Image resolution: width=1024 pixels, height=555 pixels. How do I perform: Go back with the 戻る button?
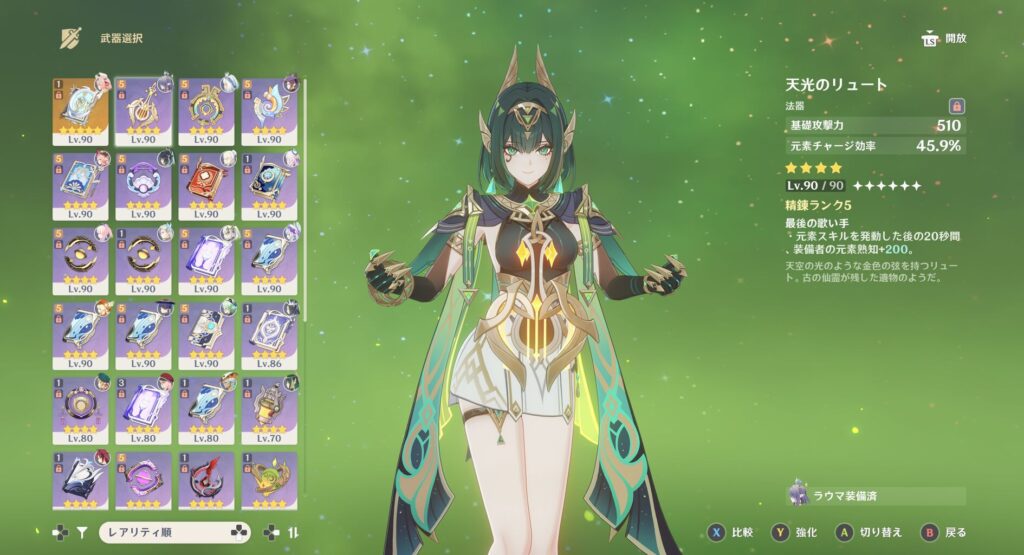[945, 533]
